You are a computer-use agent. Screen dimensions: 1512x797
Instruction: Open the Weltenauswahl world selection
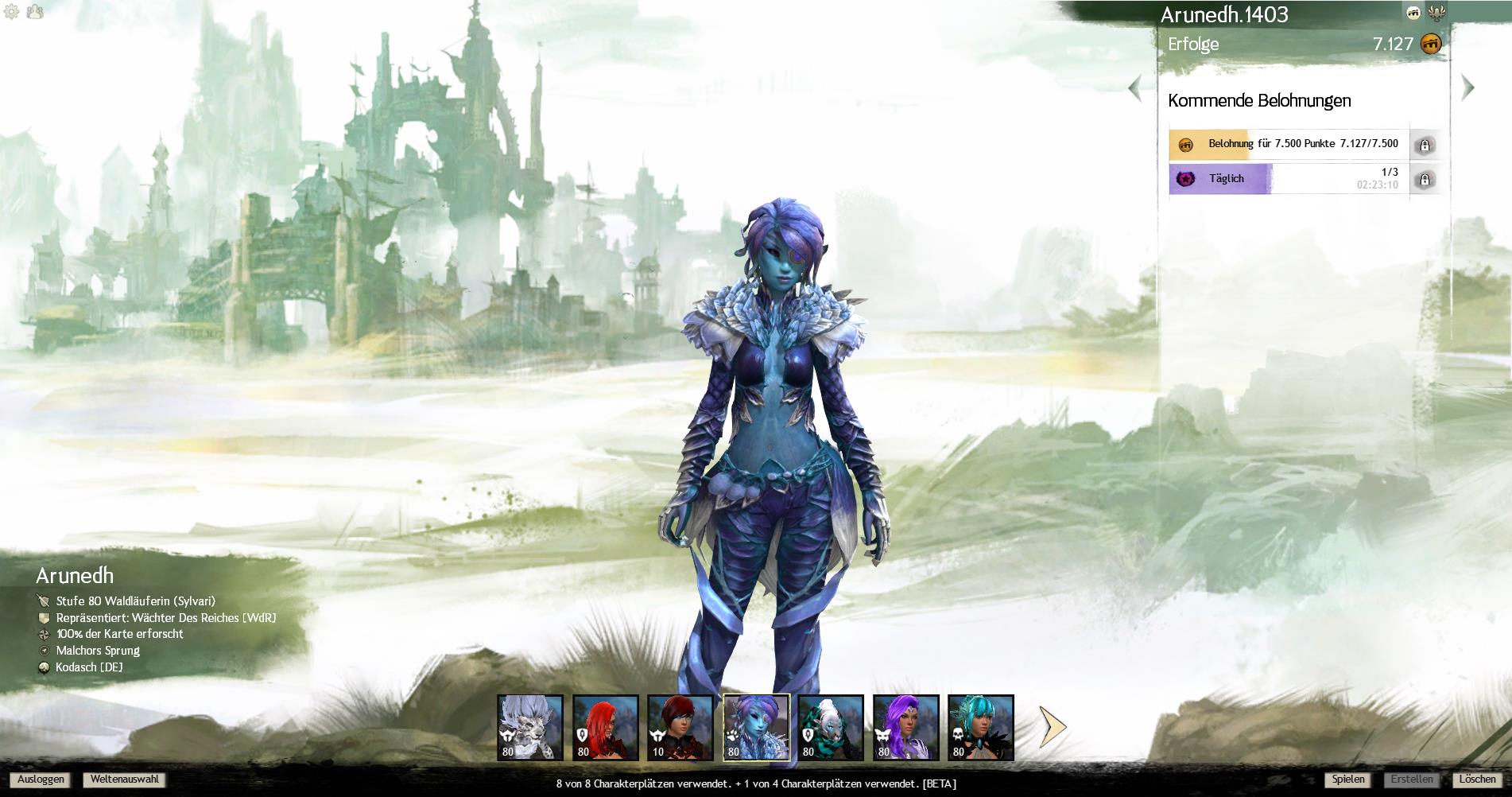pos(124,780)
